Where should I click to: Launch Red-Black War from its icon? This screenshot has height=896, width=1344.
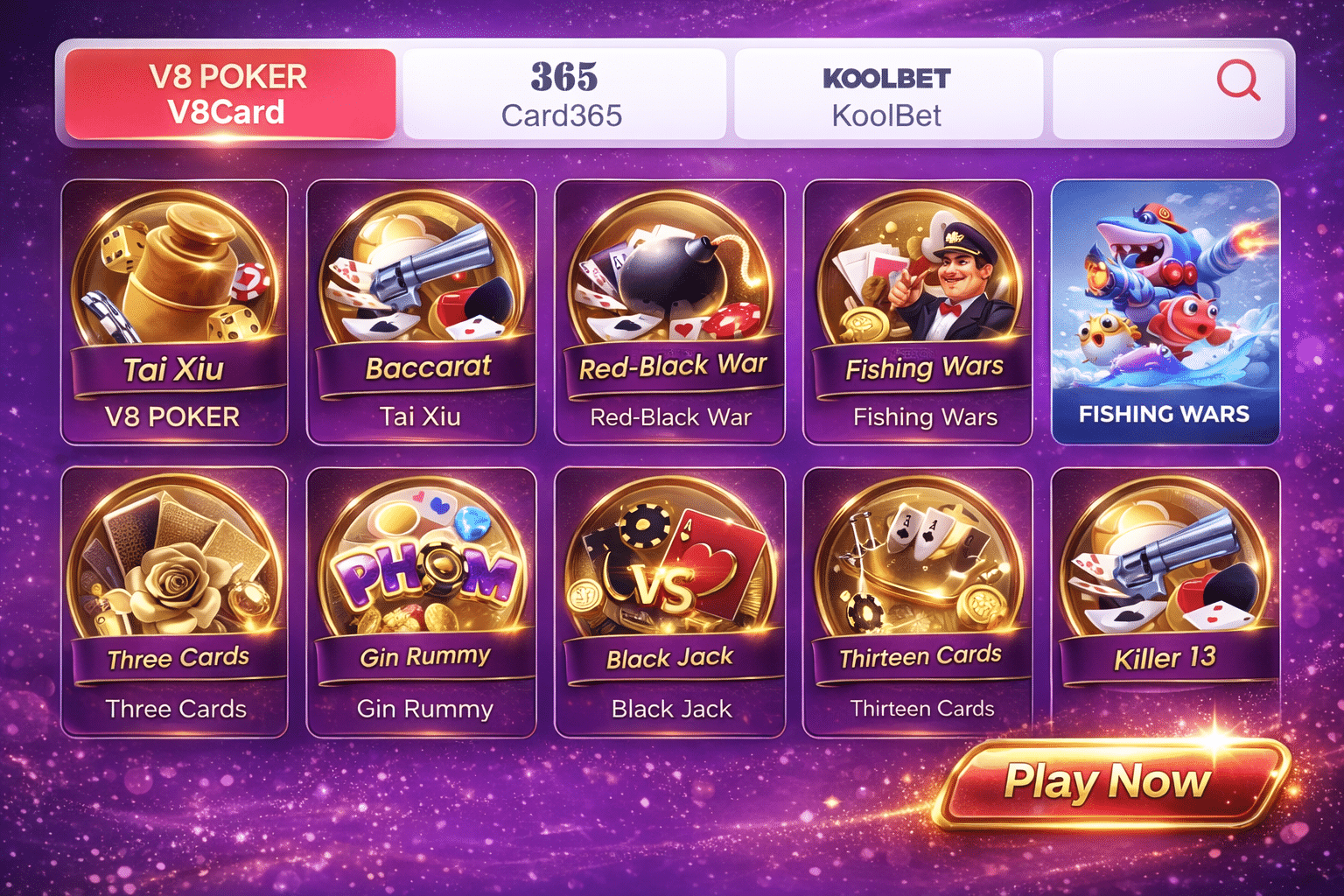tap(670, 280)
